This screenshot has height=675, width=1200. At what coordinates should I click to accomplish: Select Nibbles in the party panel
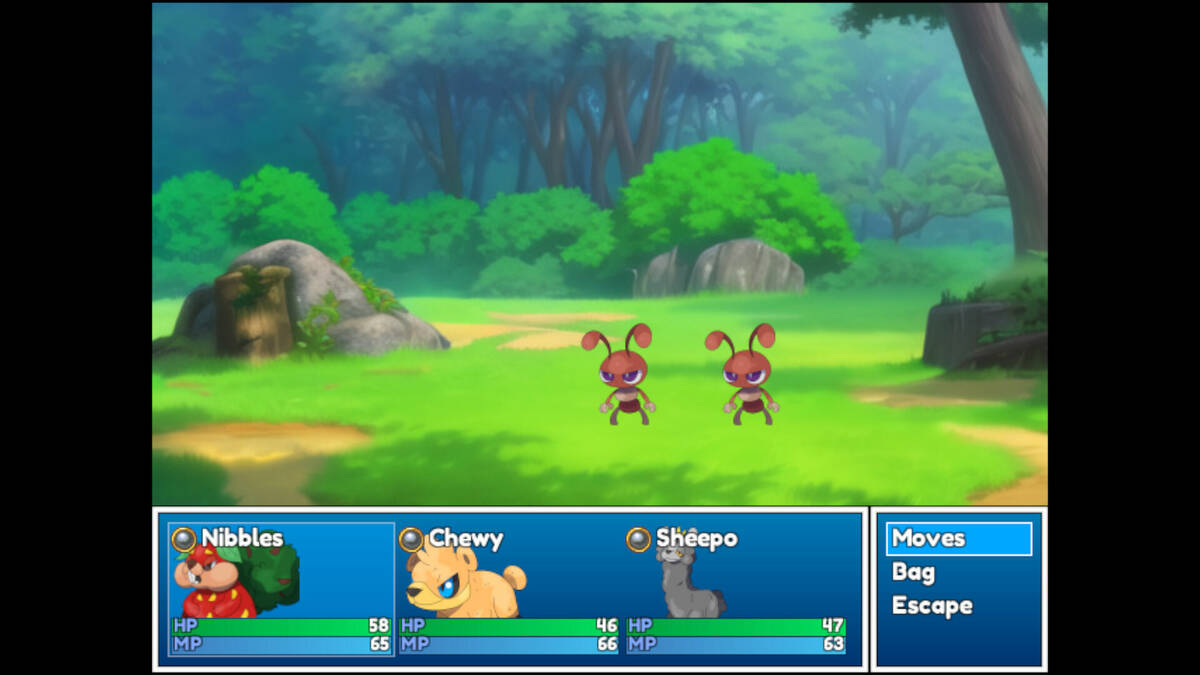tap(282, 589)
